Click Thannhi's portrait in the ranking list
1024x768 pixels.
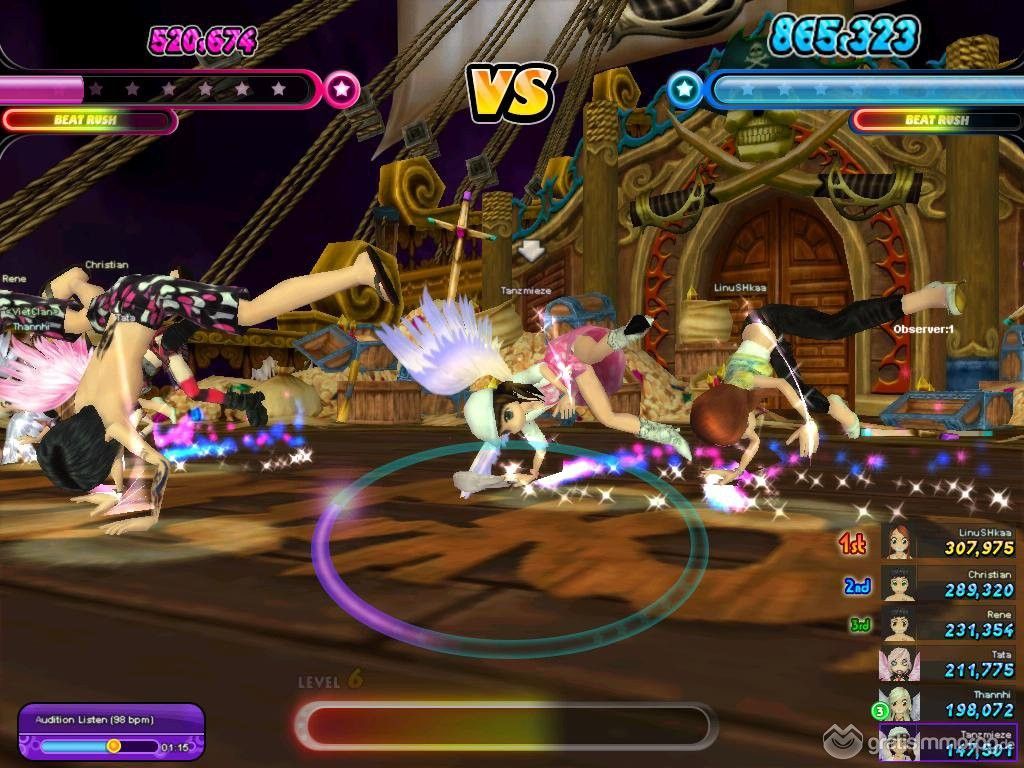(899, 704)
